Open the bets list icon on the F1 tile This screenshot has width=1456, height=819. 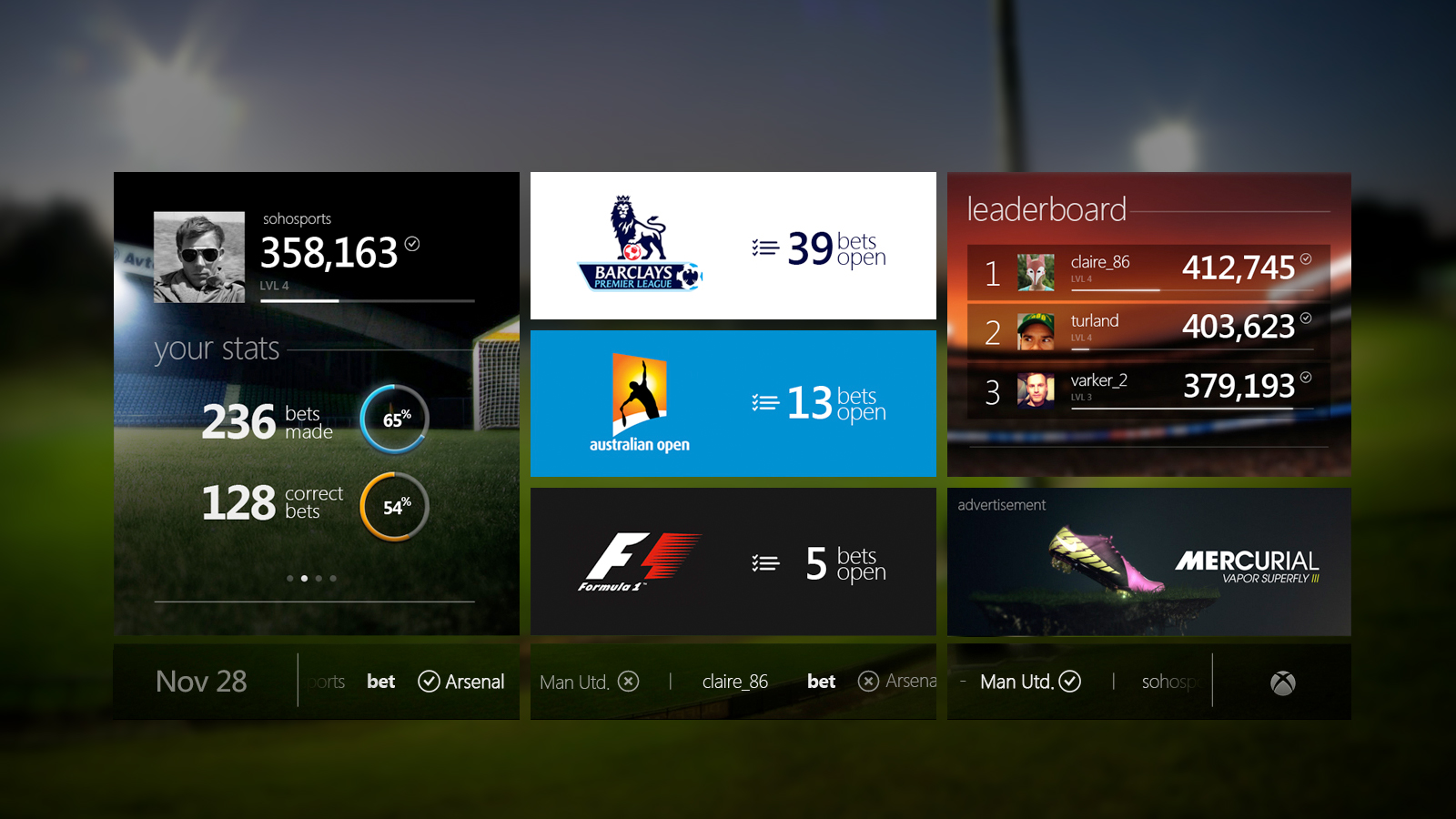pyautogui.click(x=764, y=561)
